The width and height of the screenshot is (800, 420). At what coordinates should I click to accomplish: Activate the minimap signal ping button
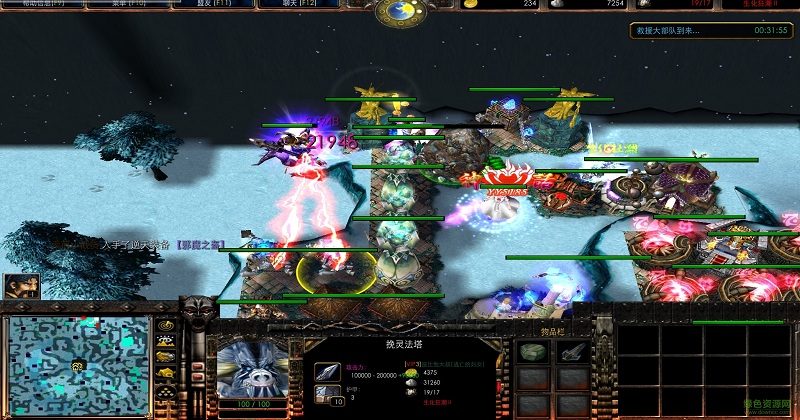pyautogui.click(x=166, y=327)
